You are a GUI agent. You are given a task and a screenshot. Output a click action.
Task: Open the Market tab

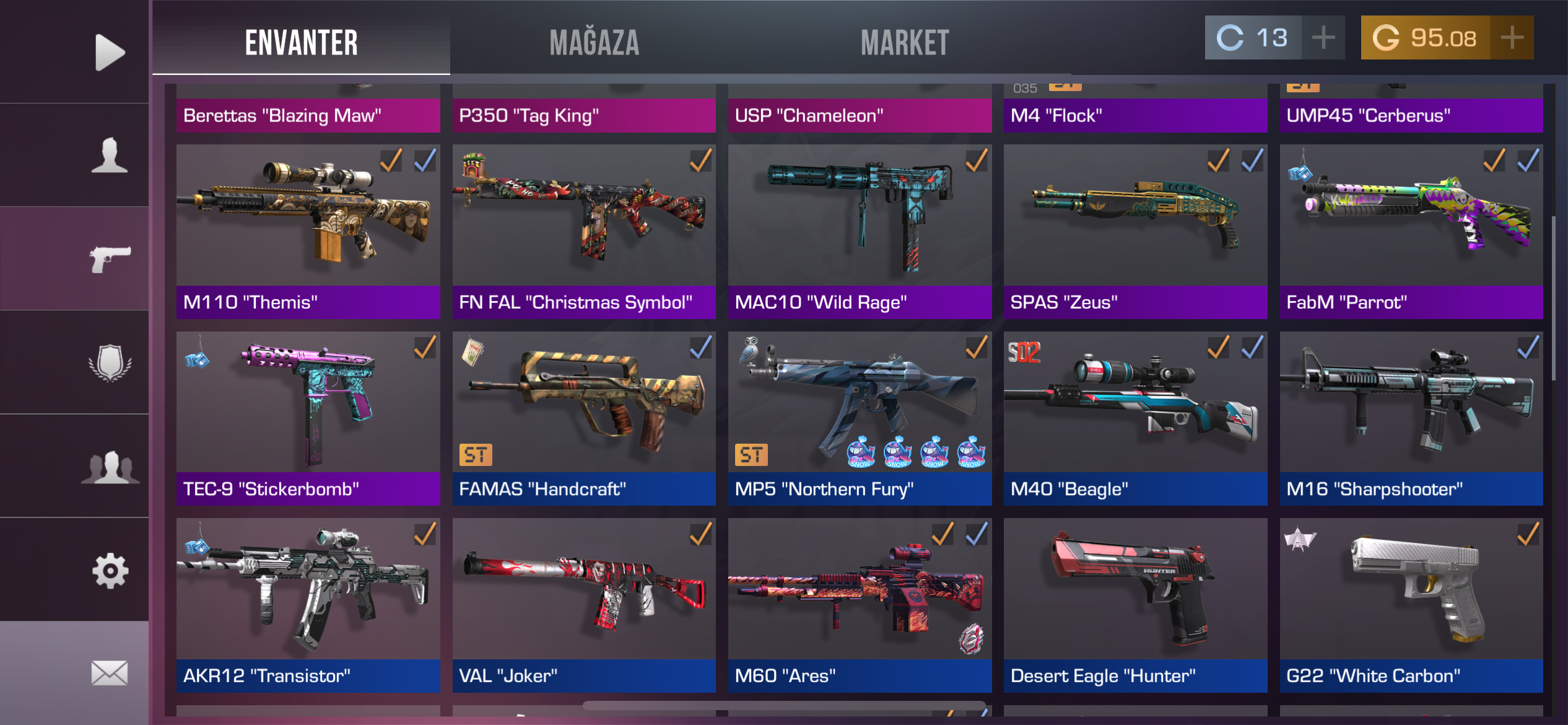tap(904, 42)
